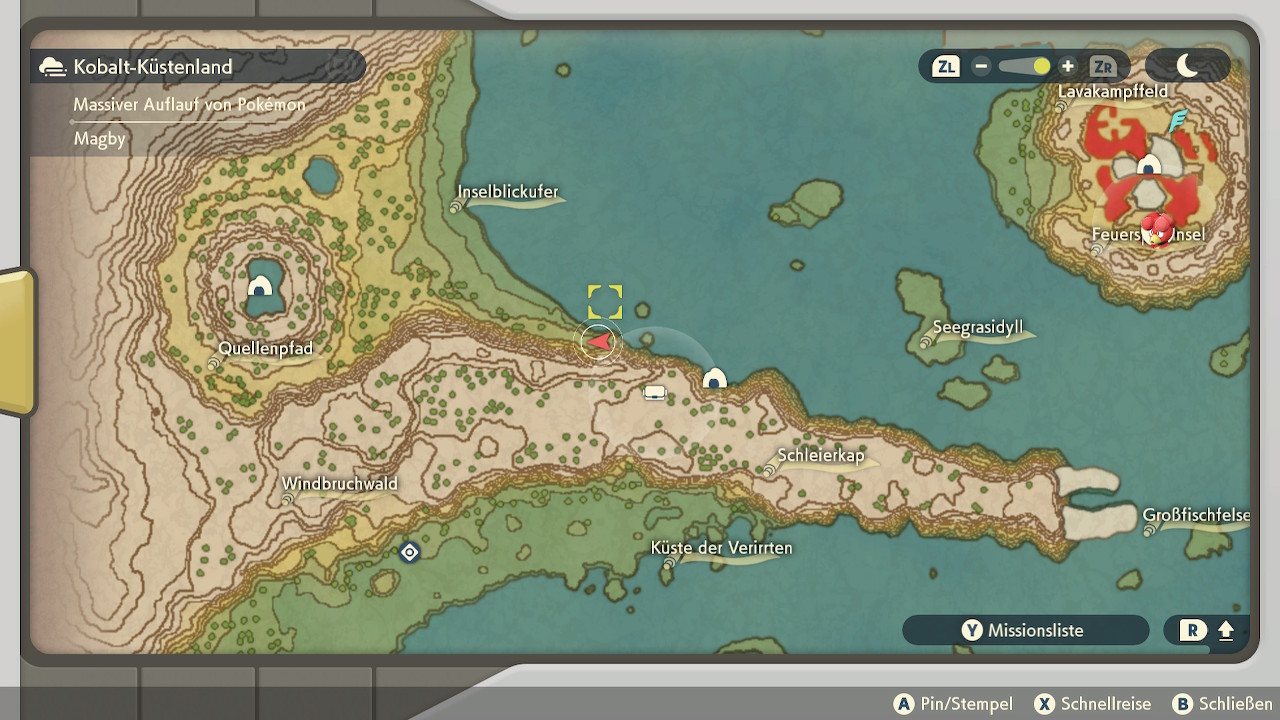The image size is (1280, 720).
Task: Select the coastal camp marker above Schleierkap
Action: (714, 379)
